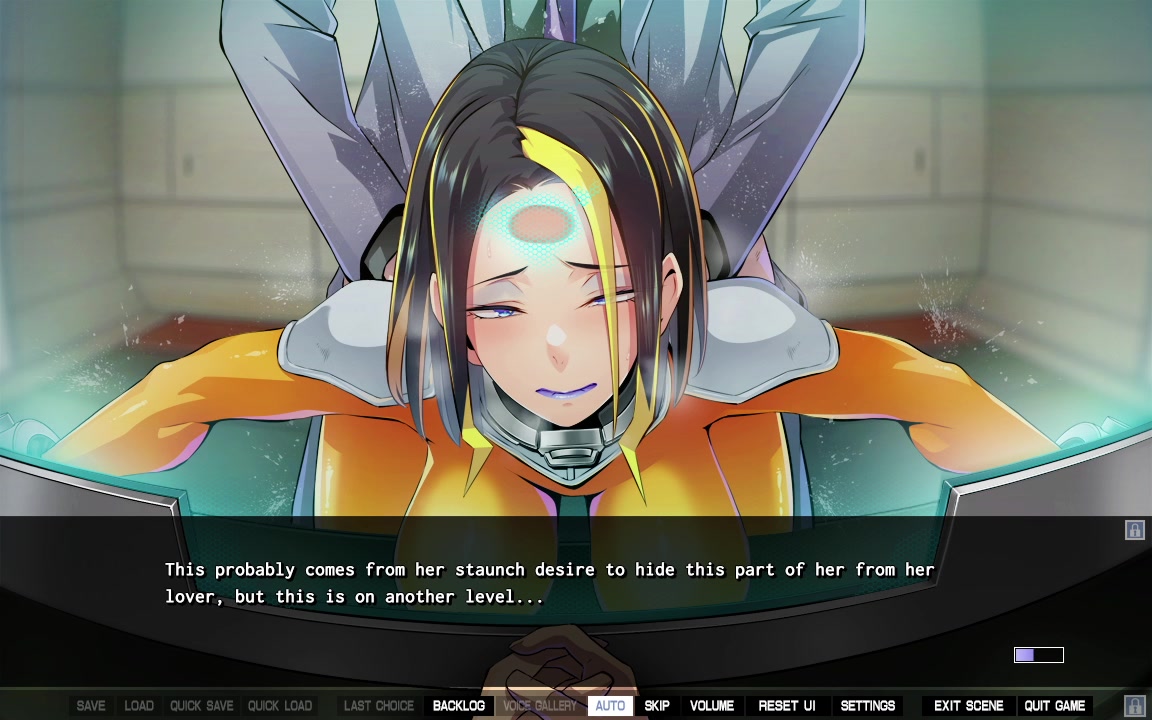Toggle Auto mode

coord(610,706)
